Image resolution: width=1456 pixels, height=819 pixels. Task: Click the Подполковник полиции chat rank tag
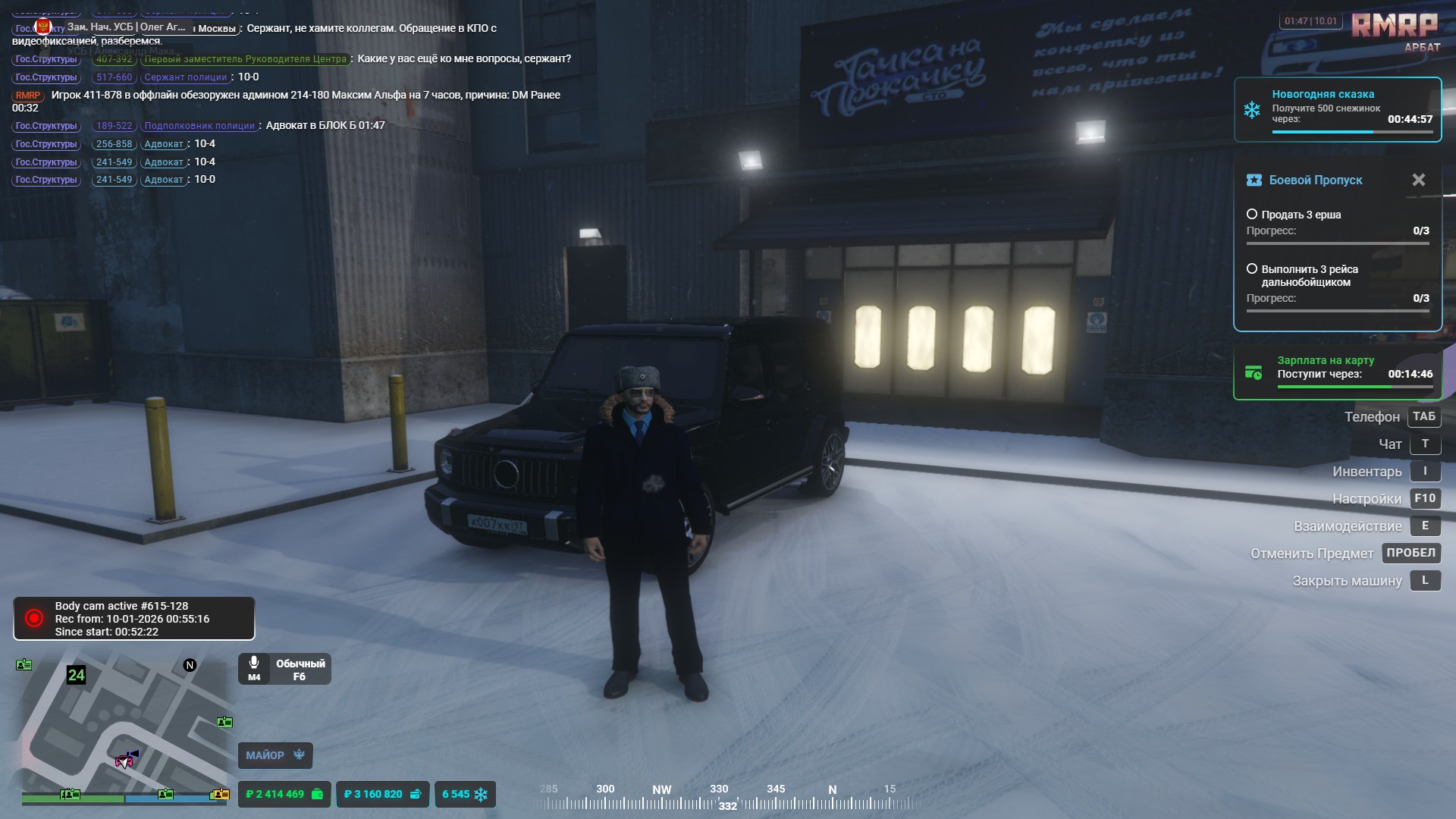pos(199,126)
